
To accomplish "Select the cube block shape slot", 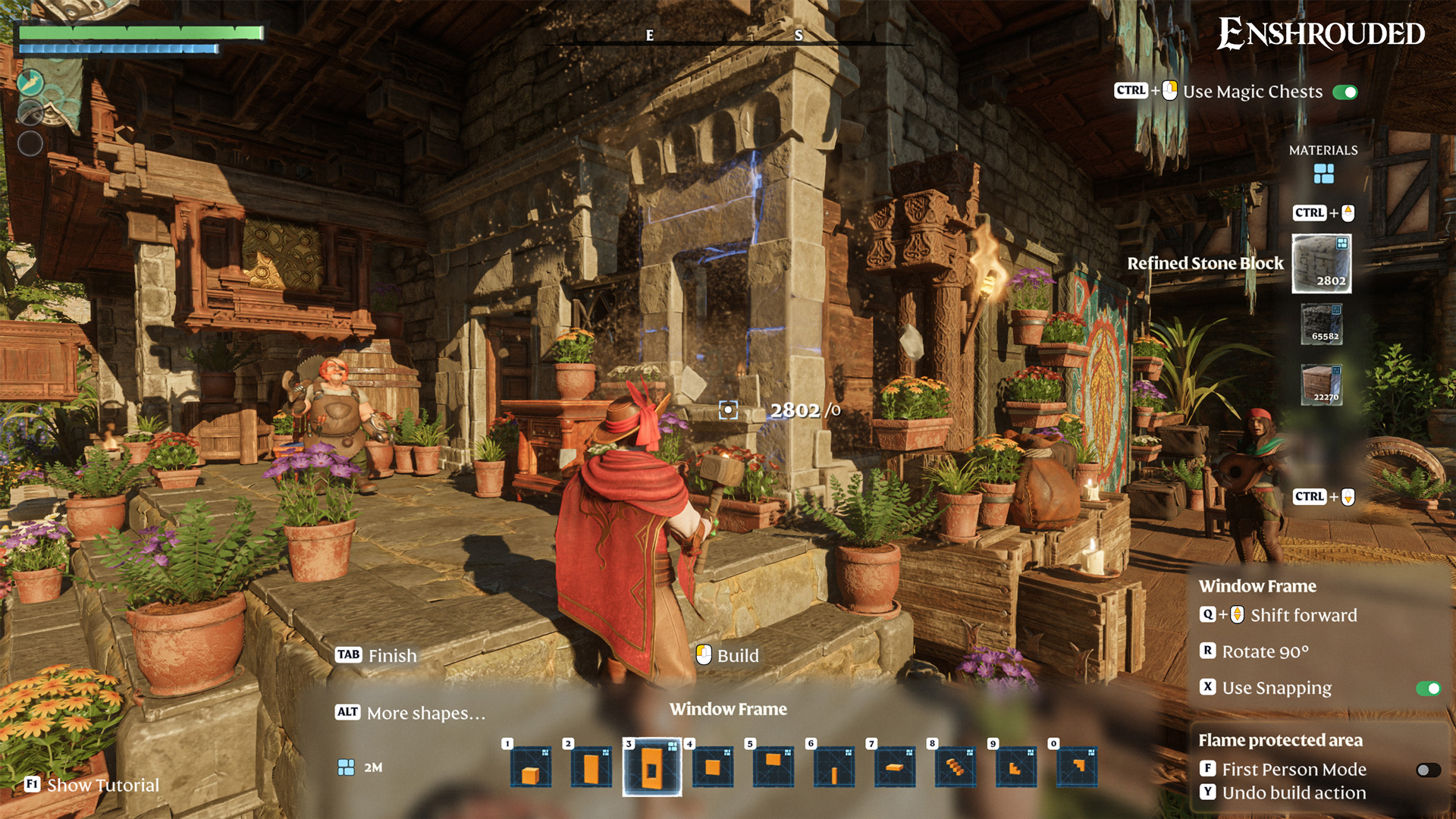I will tap(531, 767).
